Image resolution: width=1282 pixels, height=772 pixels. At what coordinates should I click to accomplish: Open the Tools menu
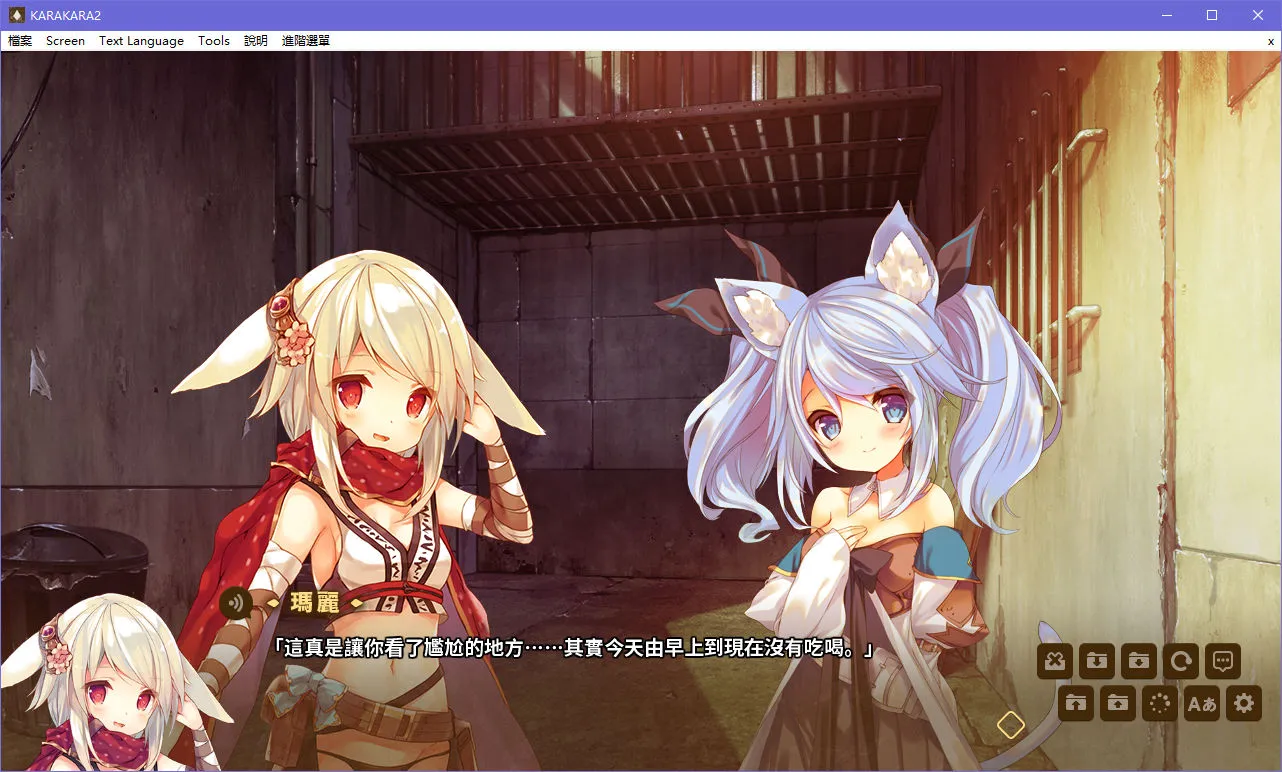point(213,41)
